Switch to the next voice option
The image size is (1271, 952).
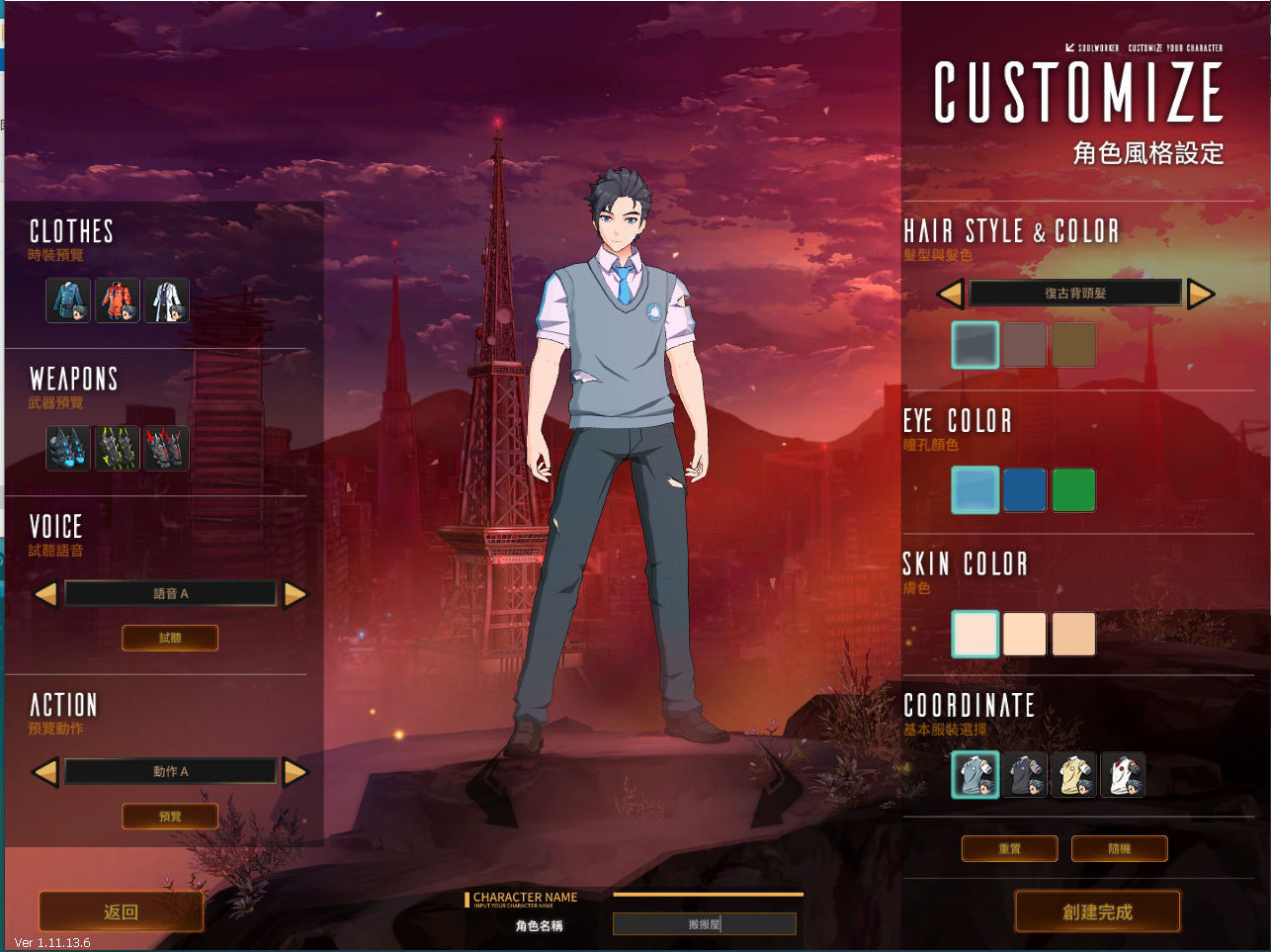[x=296, y=594]
